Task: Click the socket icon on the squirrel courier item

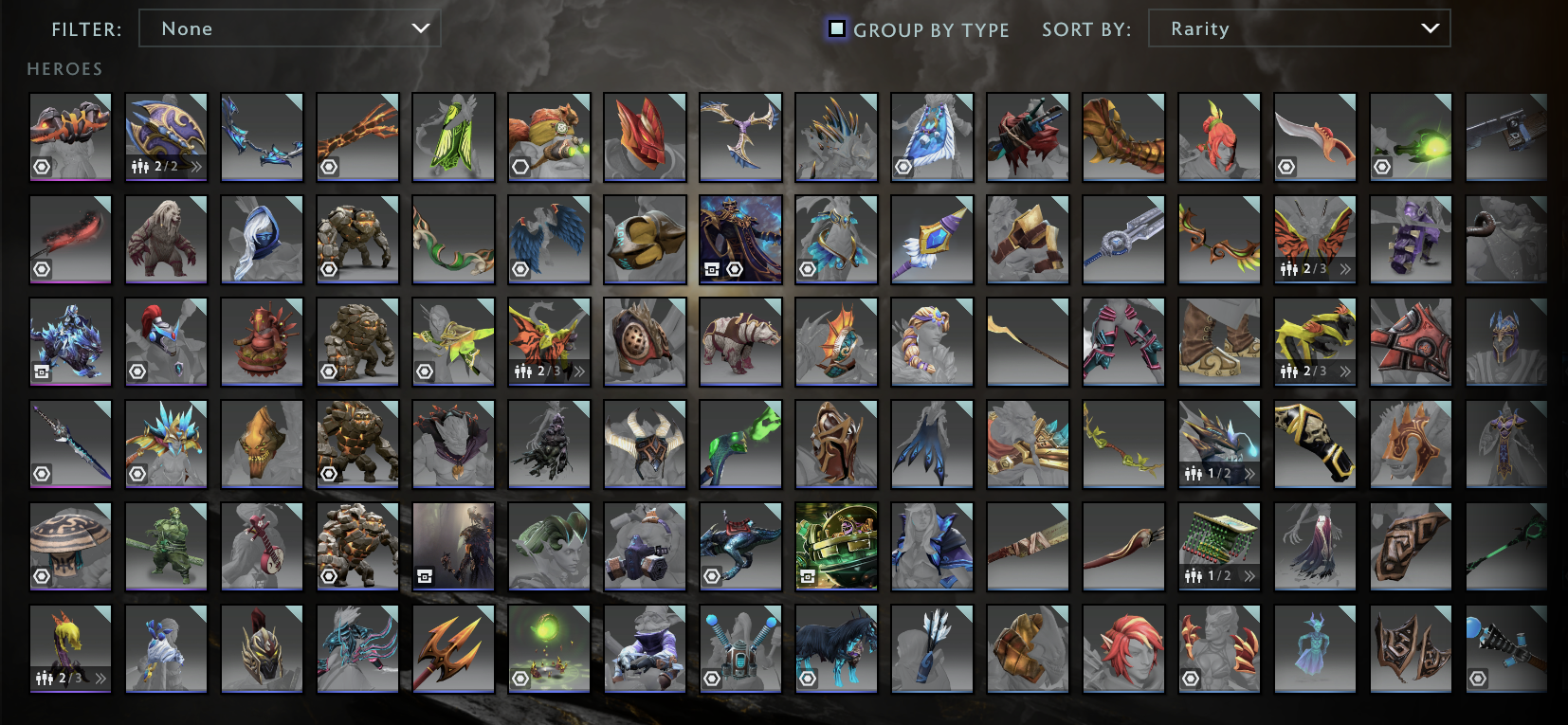Action: coord(520,166)
